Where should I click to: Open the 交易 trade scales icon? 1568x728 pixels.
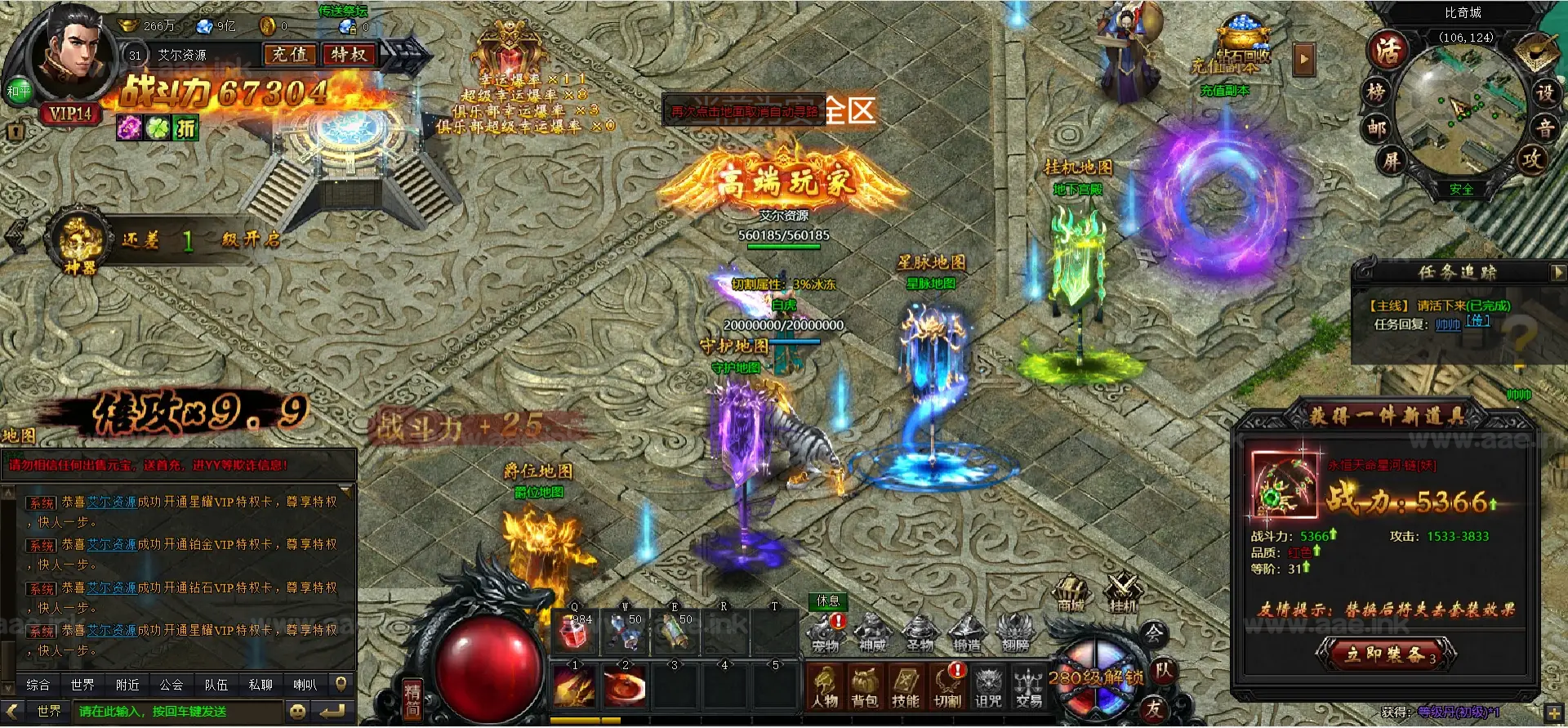click(x=1028, y=686)
